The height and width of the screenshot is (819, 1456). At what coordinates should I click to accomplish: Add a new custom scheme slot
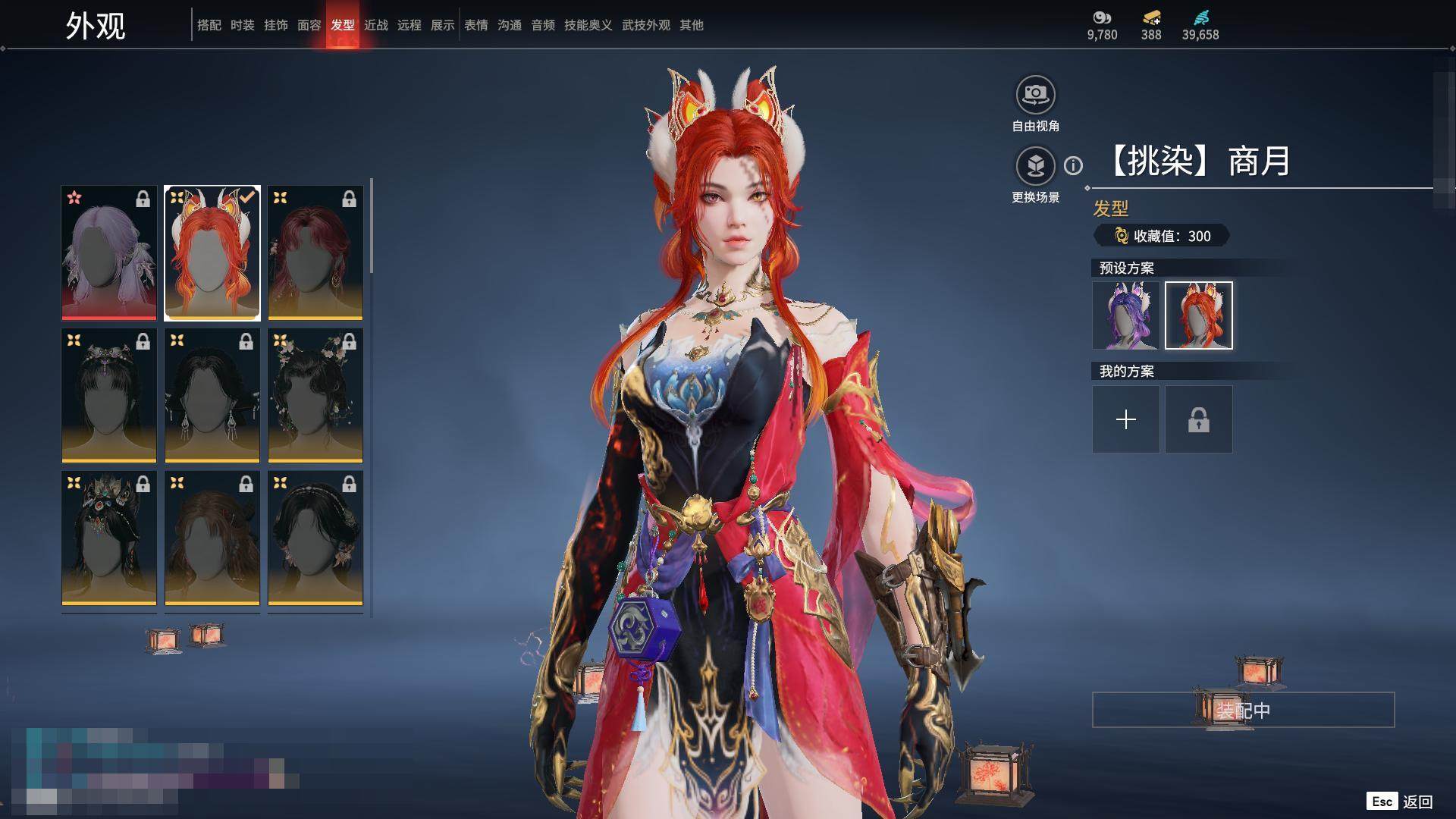(x=1126, y=419)
